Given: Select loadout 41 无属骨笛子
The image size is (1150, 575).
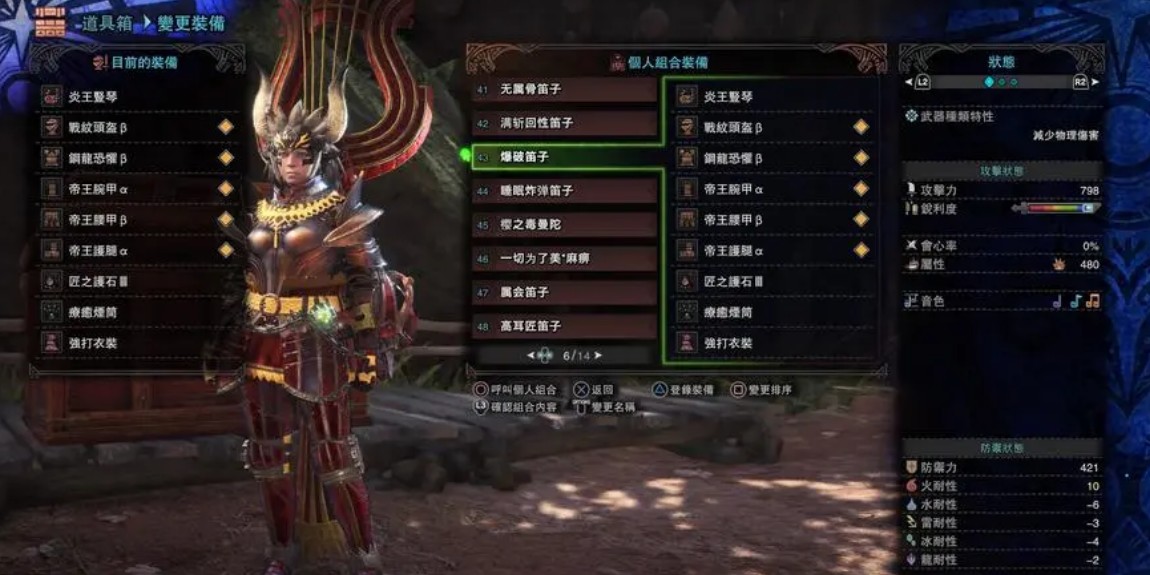Looking at the screenshot, I should point(565,90).
